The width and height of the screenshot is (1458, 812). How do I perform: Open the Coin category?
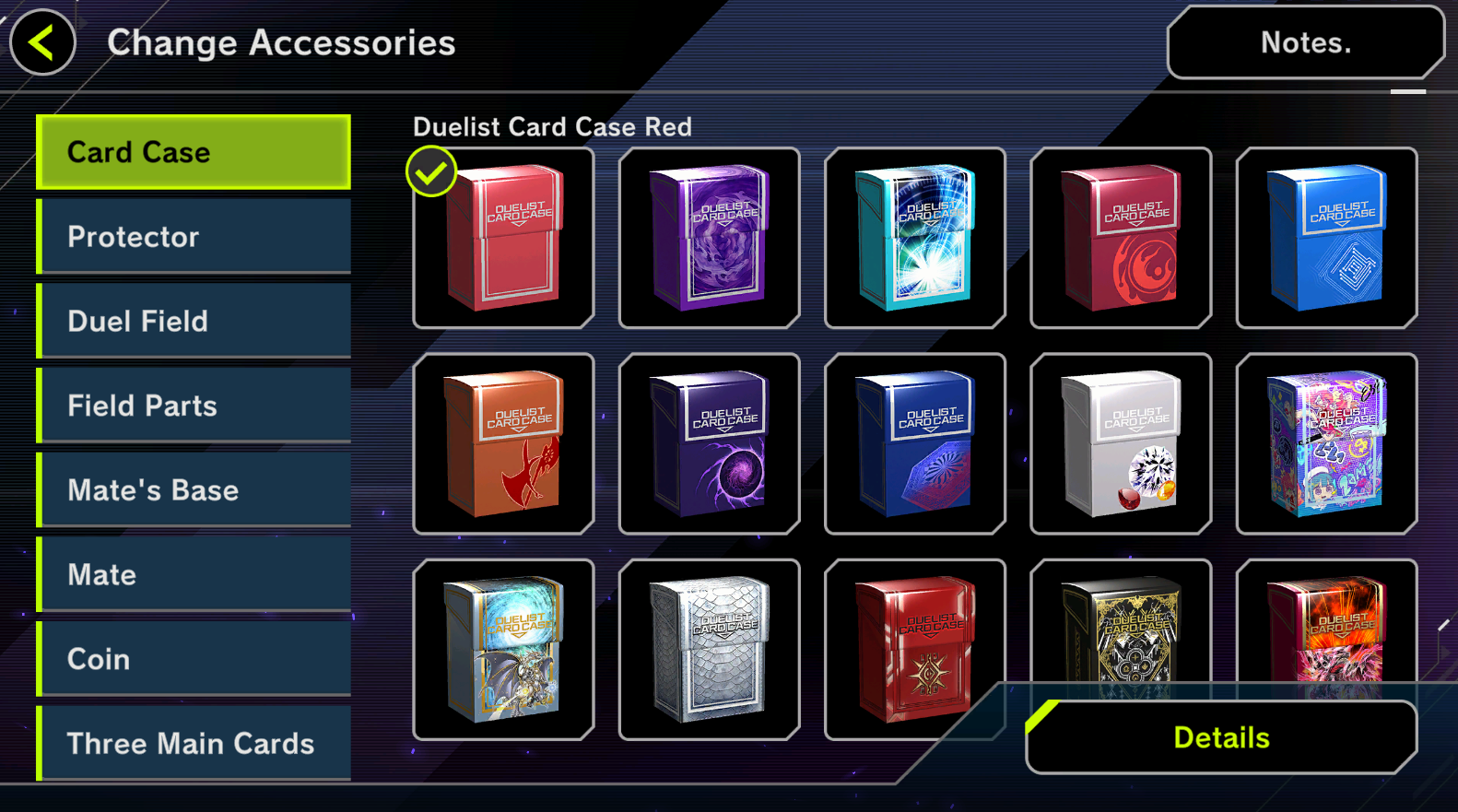click(x=194, y=659)
